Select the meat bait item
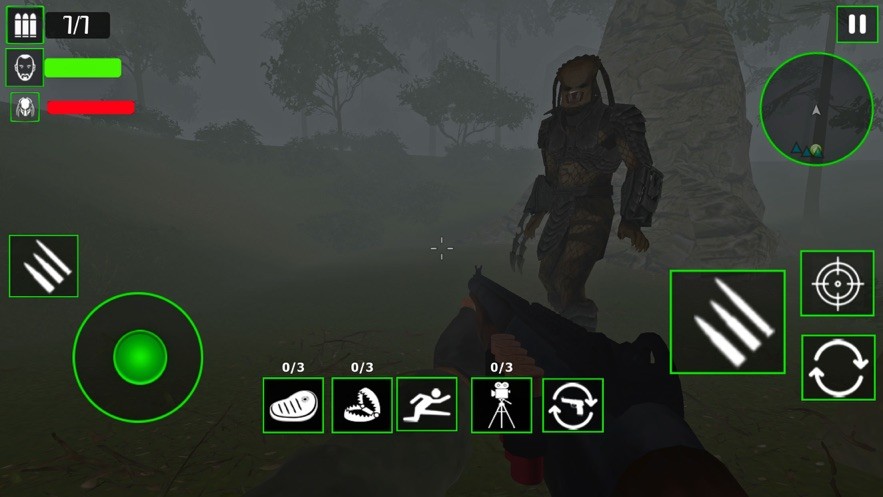The height and width of the screenshot is (497, 883). coord(293,405)
